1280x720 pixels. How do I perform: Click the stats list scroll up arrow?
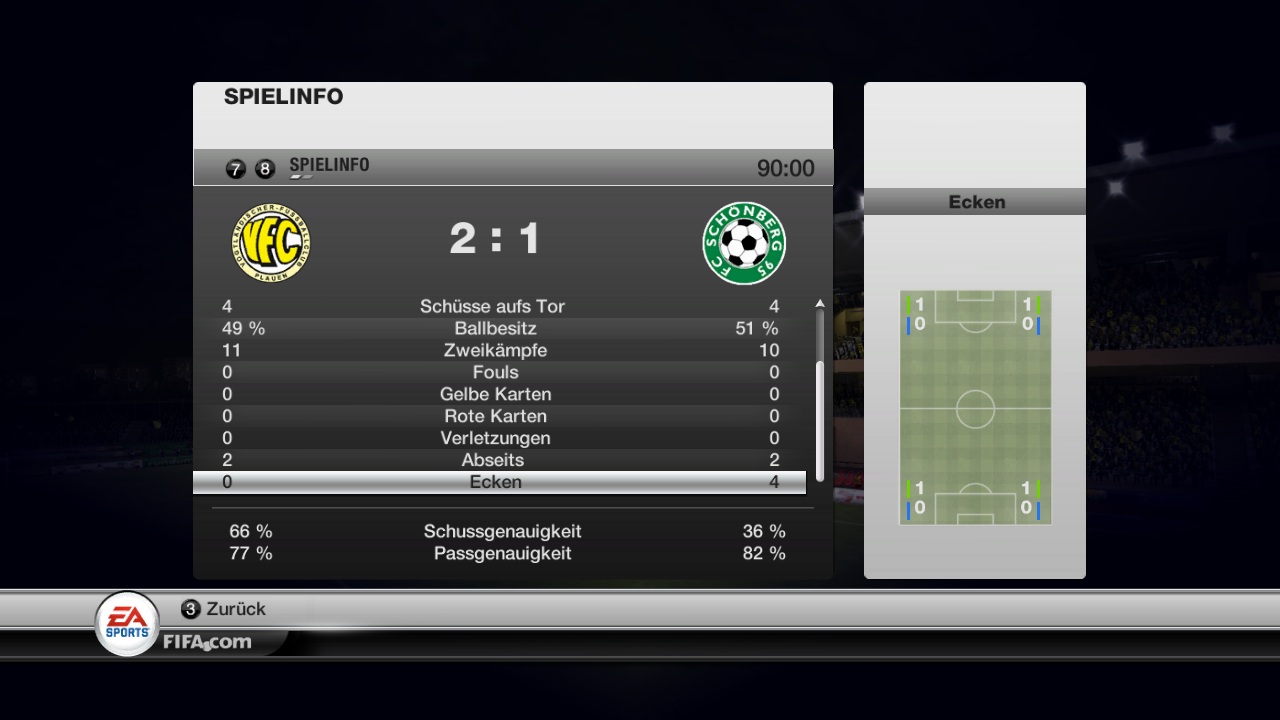pyautogui.click(x=820, y=303)
